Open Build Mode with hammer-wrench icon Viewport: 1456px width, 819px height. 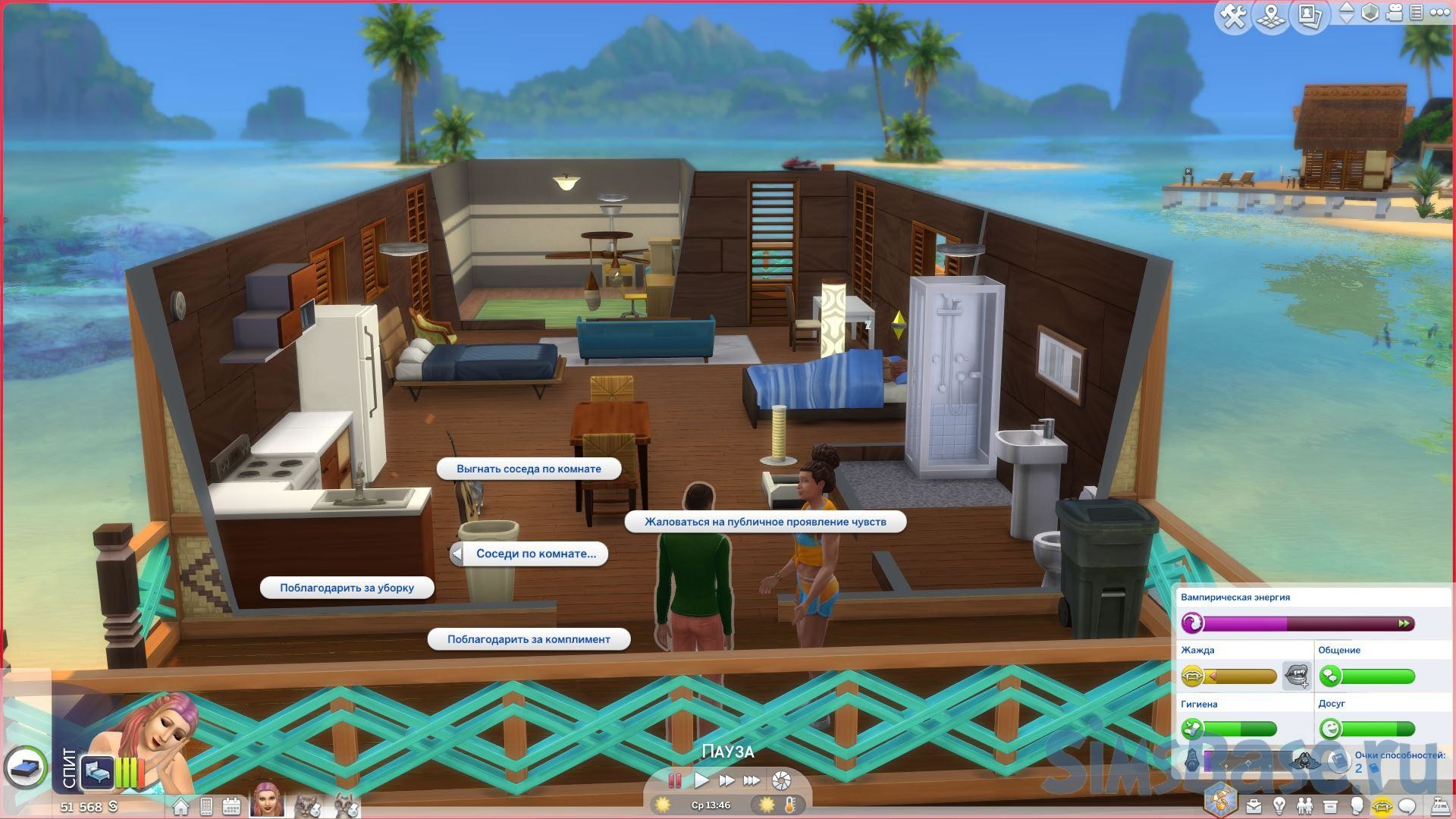coord(1234,15)
